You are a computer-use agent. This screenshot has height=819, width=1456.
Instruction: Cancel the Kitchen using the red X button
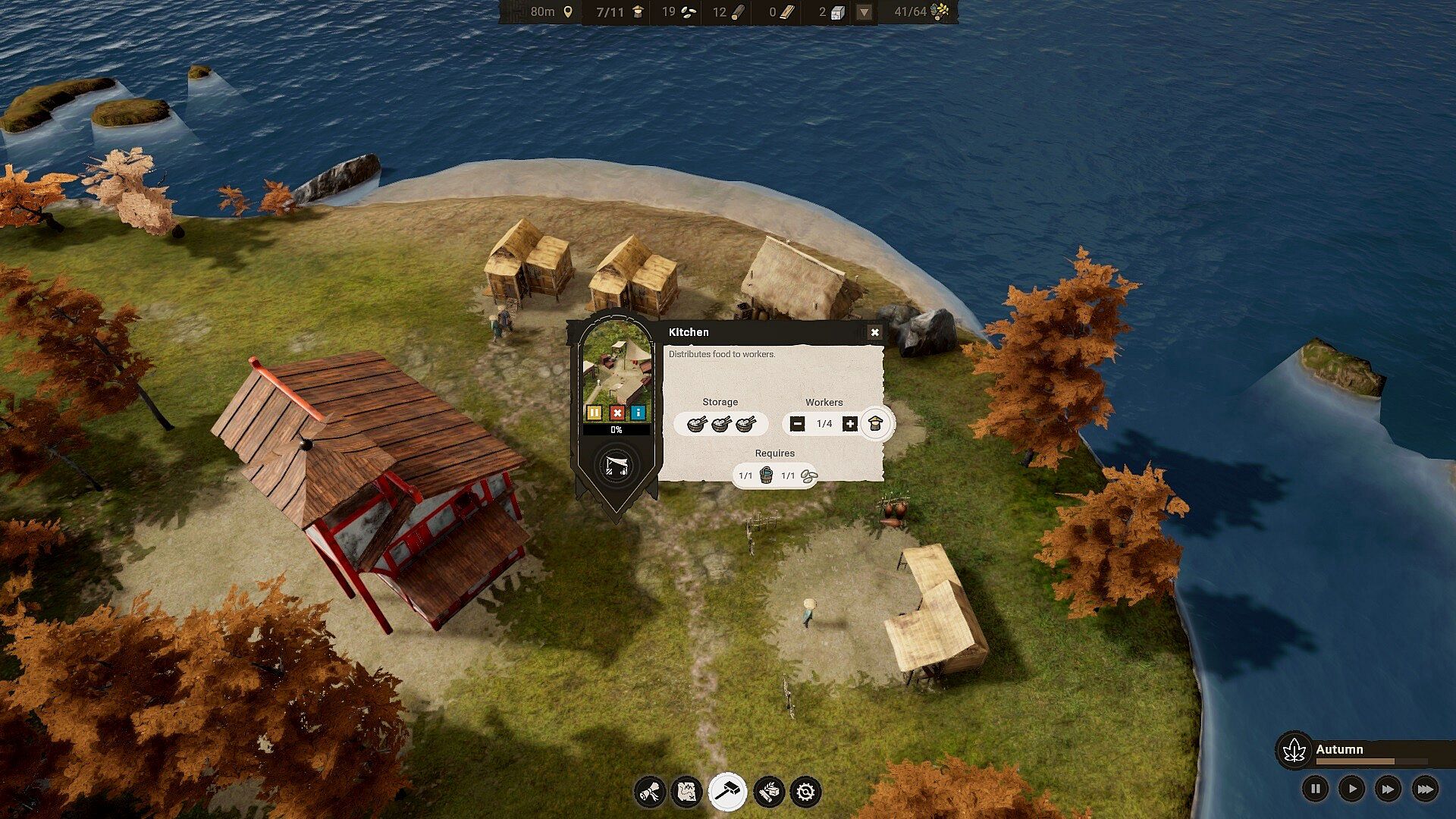point(617,413)
